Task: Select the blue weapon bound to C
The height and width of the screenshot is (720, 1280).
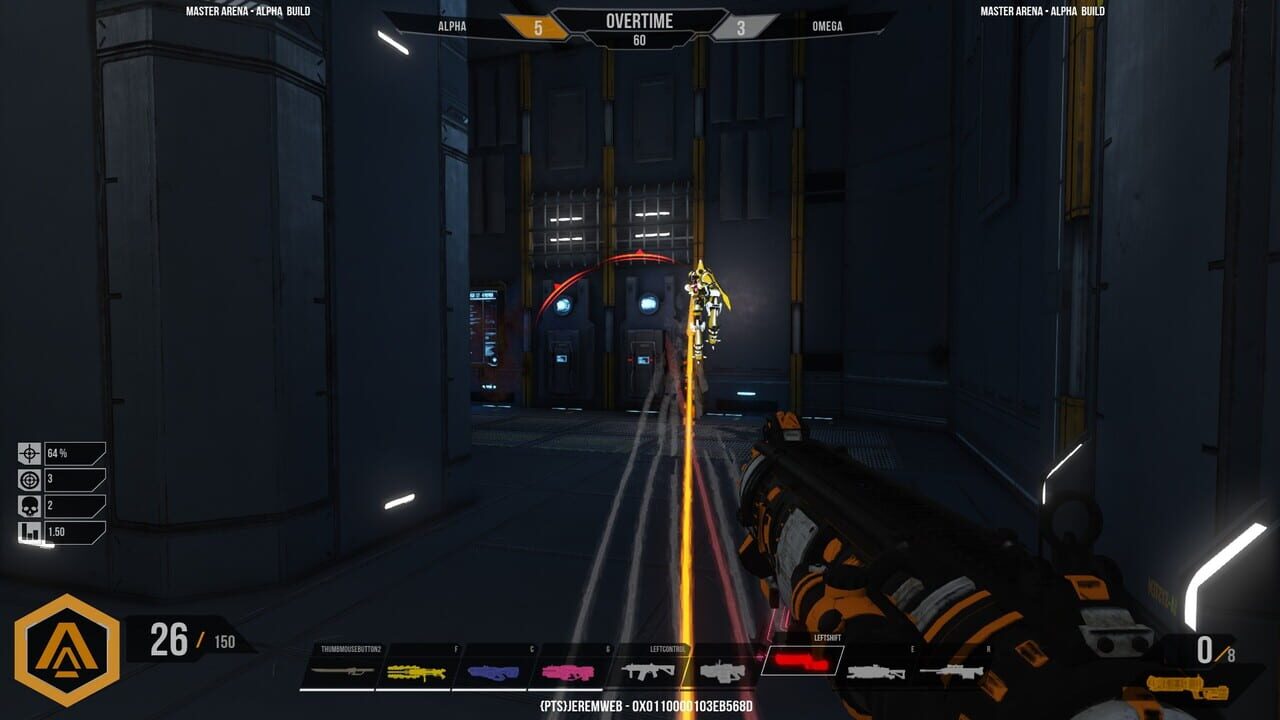Action: click(491, 670)
